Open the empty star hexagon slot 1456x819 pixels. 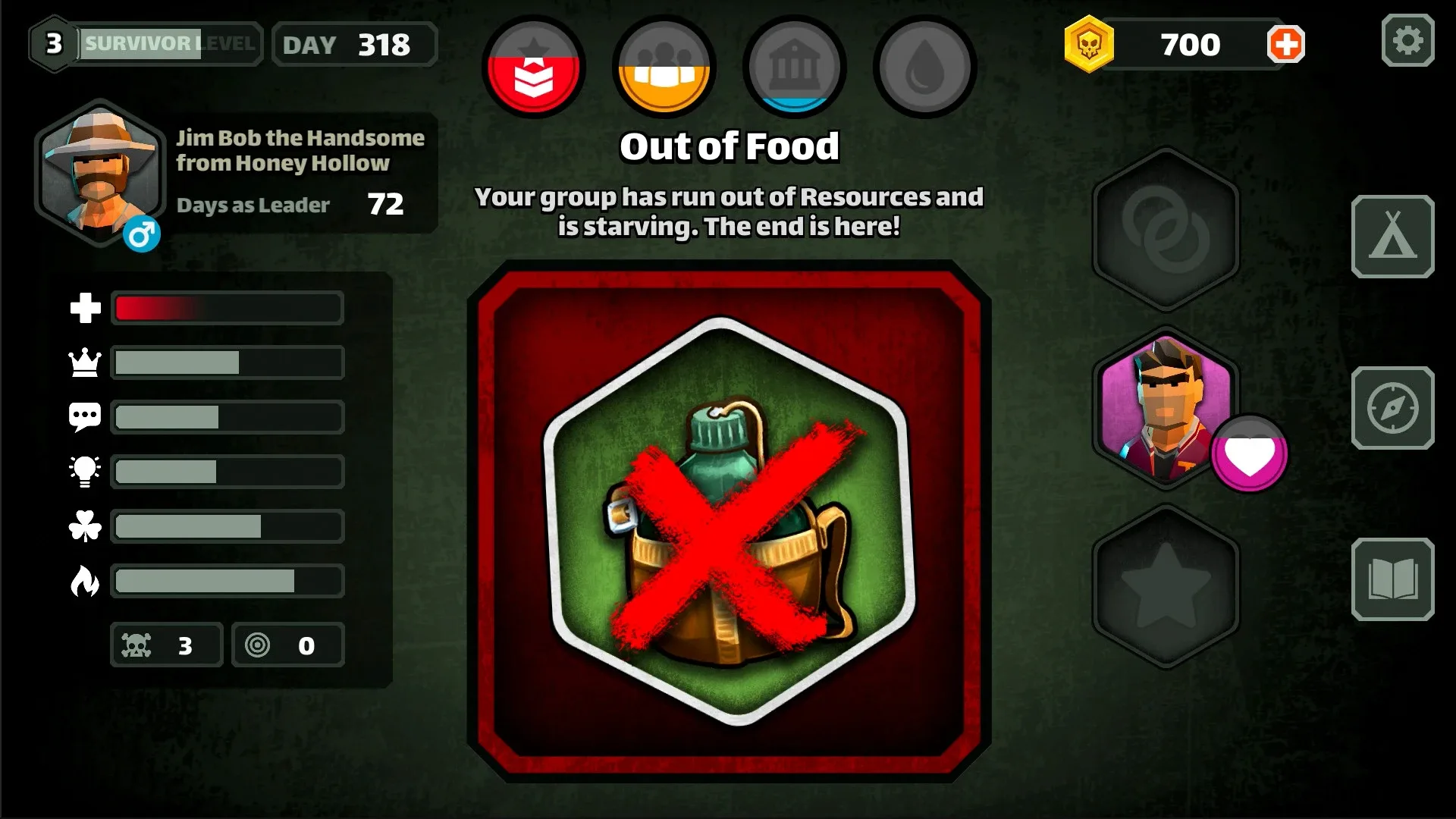tap(1166, 584)
